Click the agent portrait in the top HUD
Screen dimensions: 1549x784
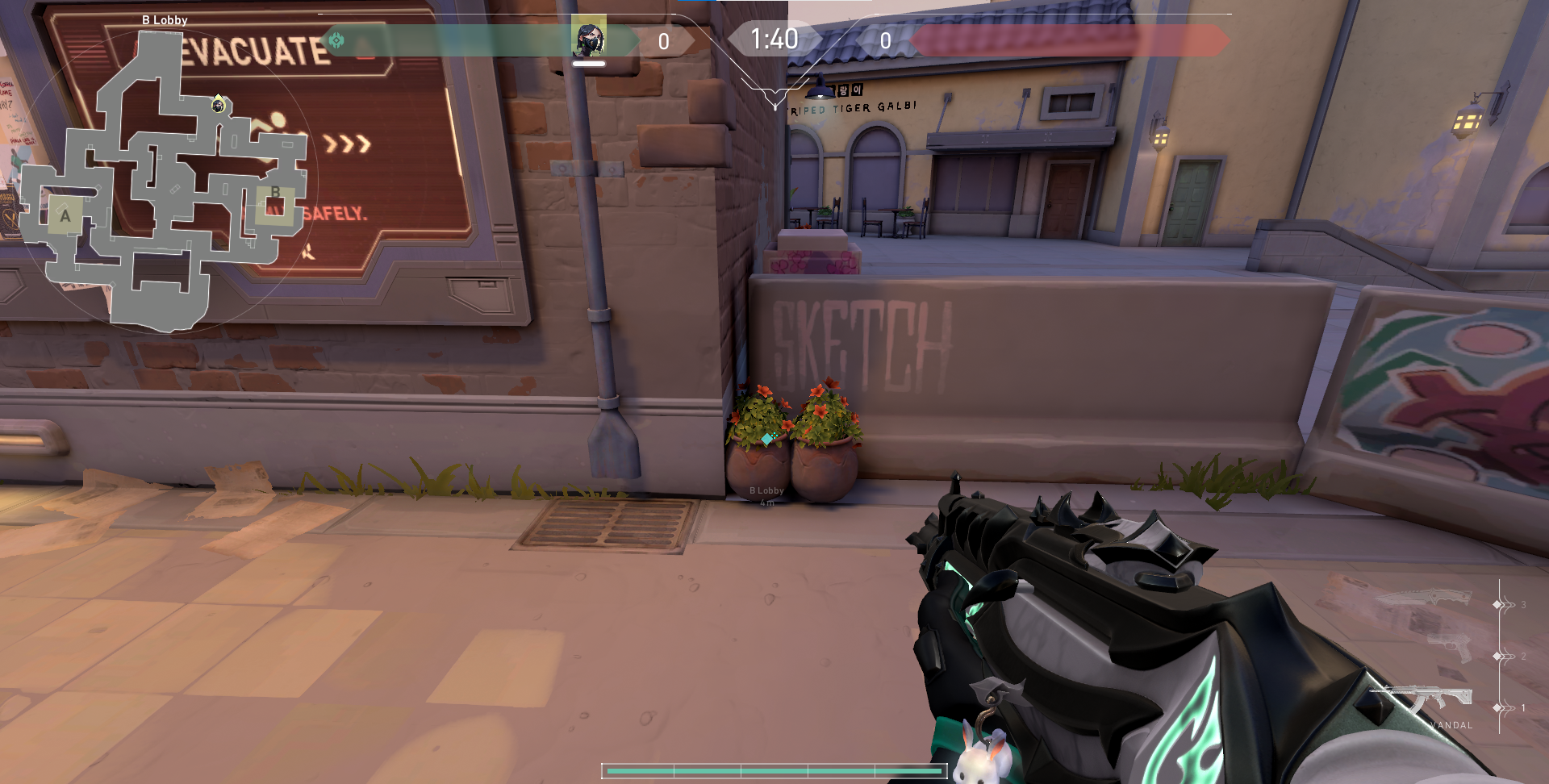pos(589,37)
